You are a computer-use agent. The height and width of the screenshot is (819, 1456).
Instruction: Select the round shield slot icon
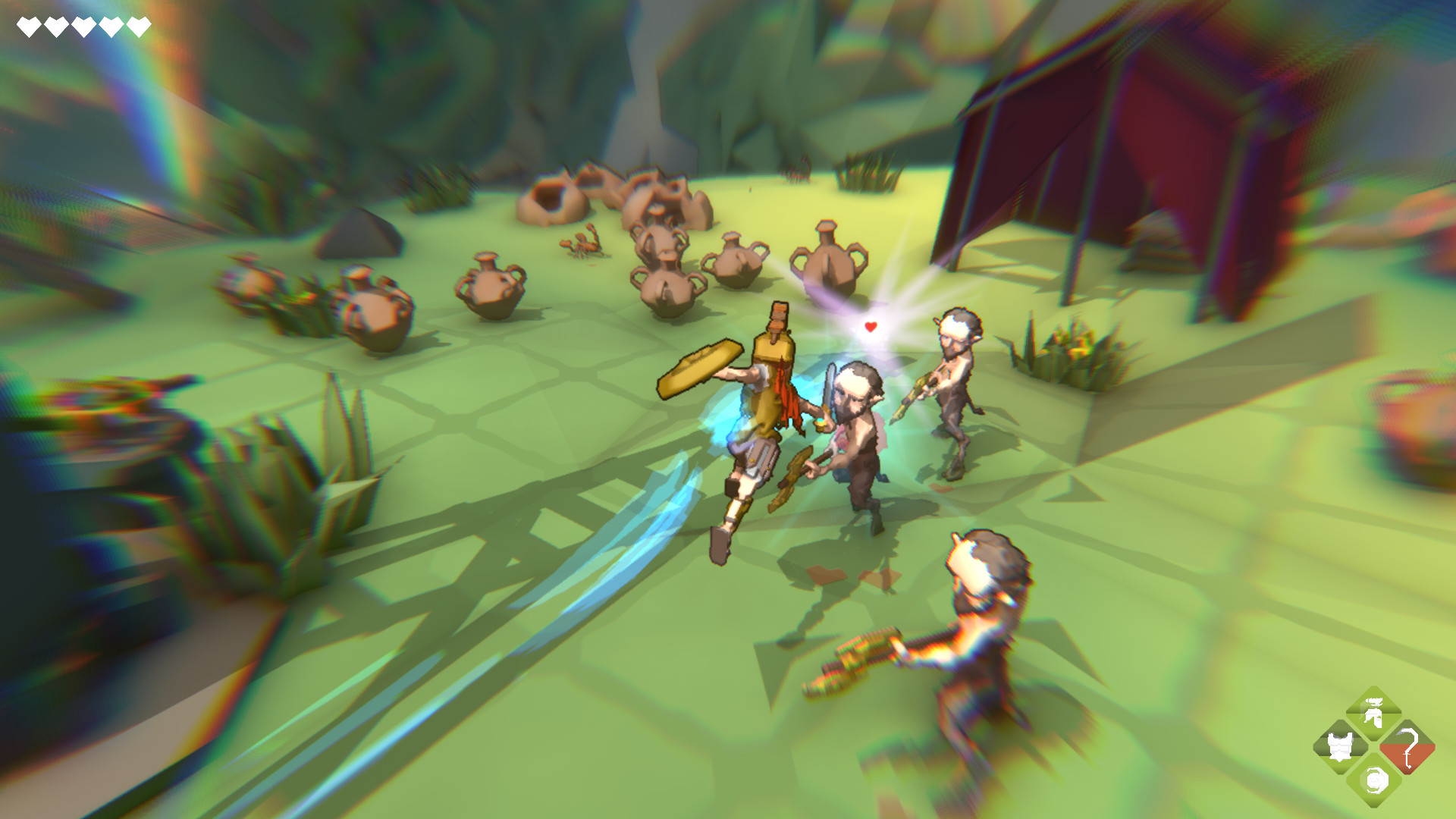click(1374, 781)
